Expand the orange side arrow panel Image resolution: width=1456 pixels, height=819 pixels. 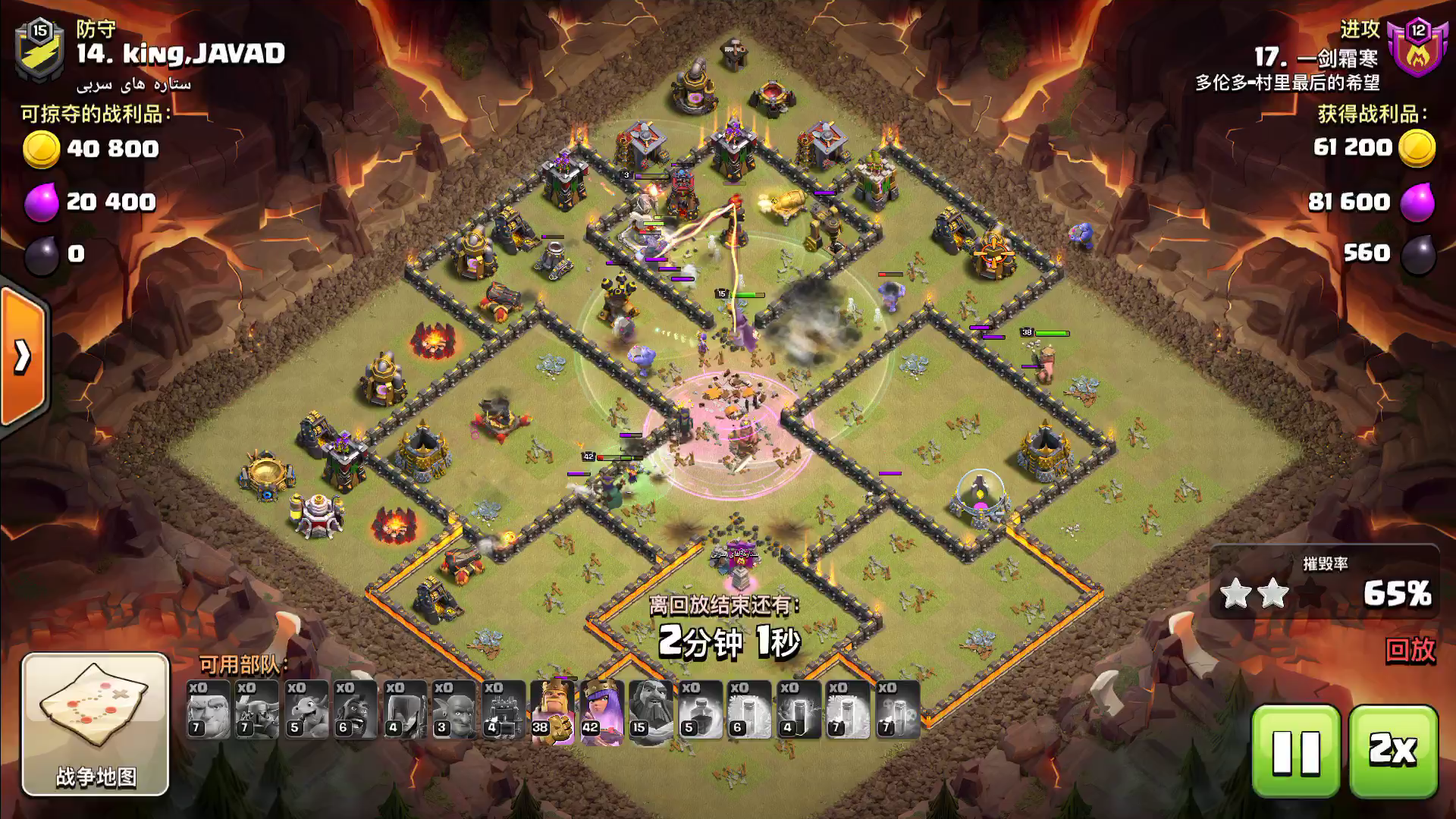23,356
